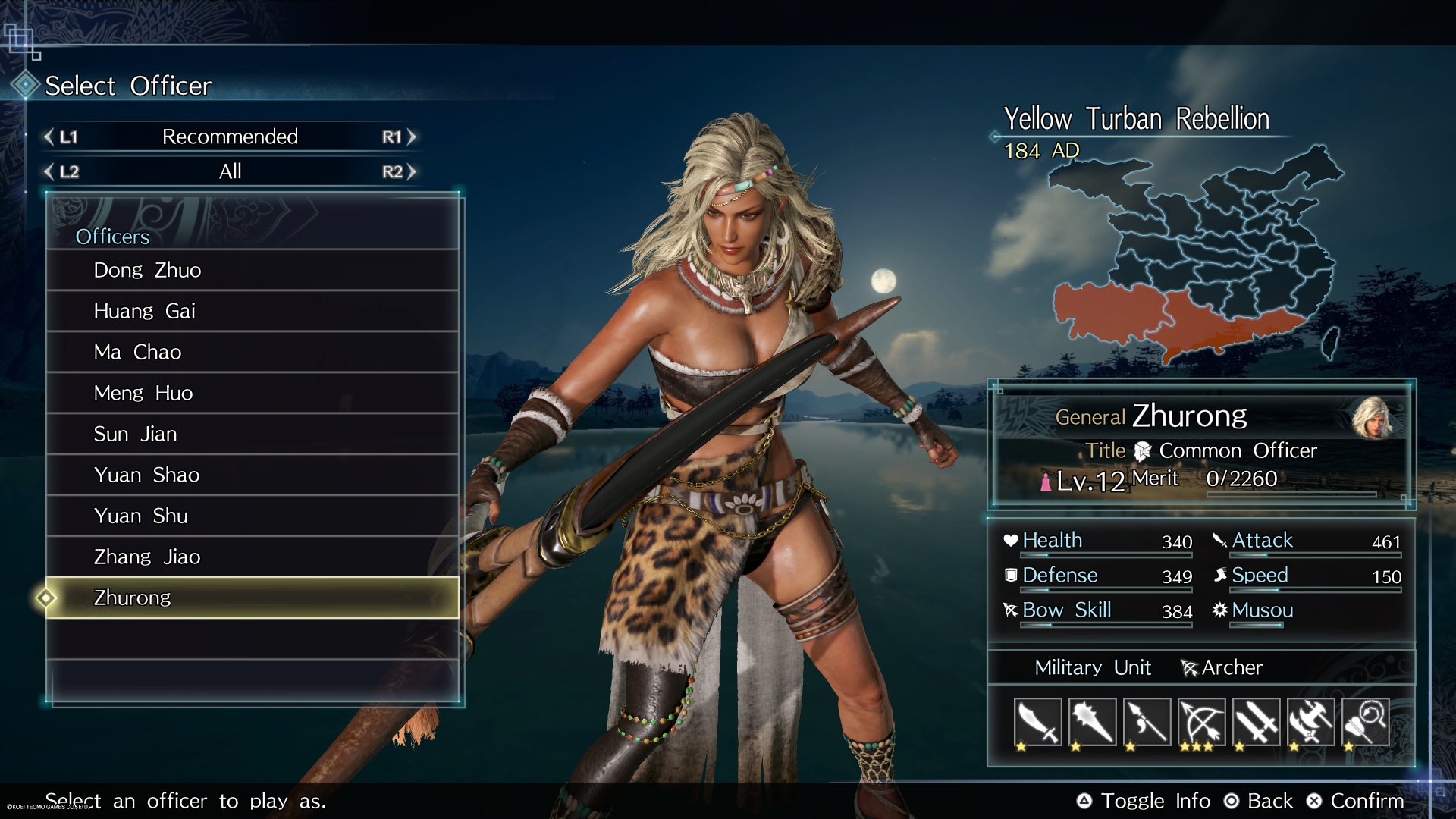This screenshot has height=819, width=1456.
Task: Switch to the Recommended category tab
Action: 230,137
